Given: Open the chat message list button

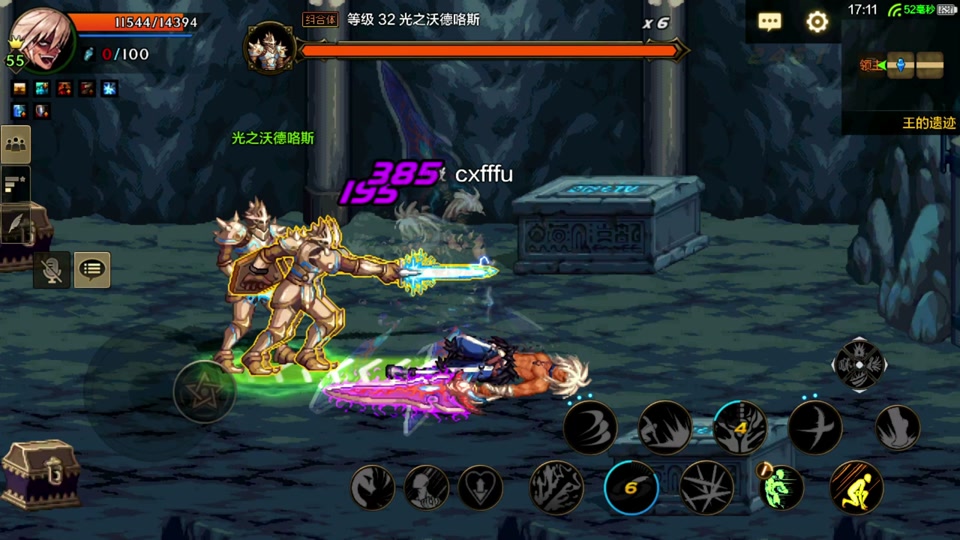Looking at the screenshot, I should [x=92, y=269].
